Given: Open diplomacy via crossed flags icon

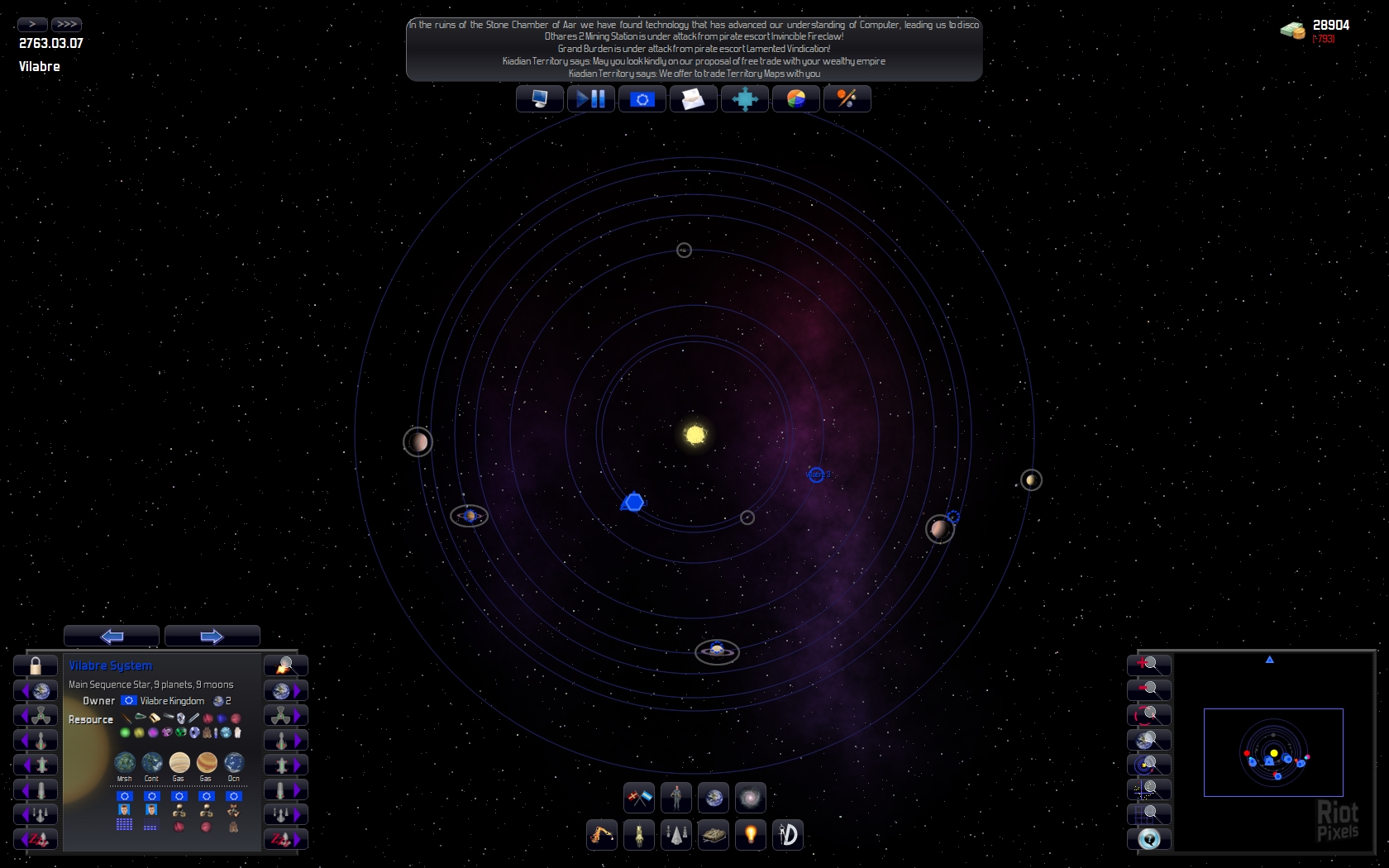Looking at the screenshot, I should pyautogui.click(x=639, y=798).
